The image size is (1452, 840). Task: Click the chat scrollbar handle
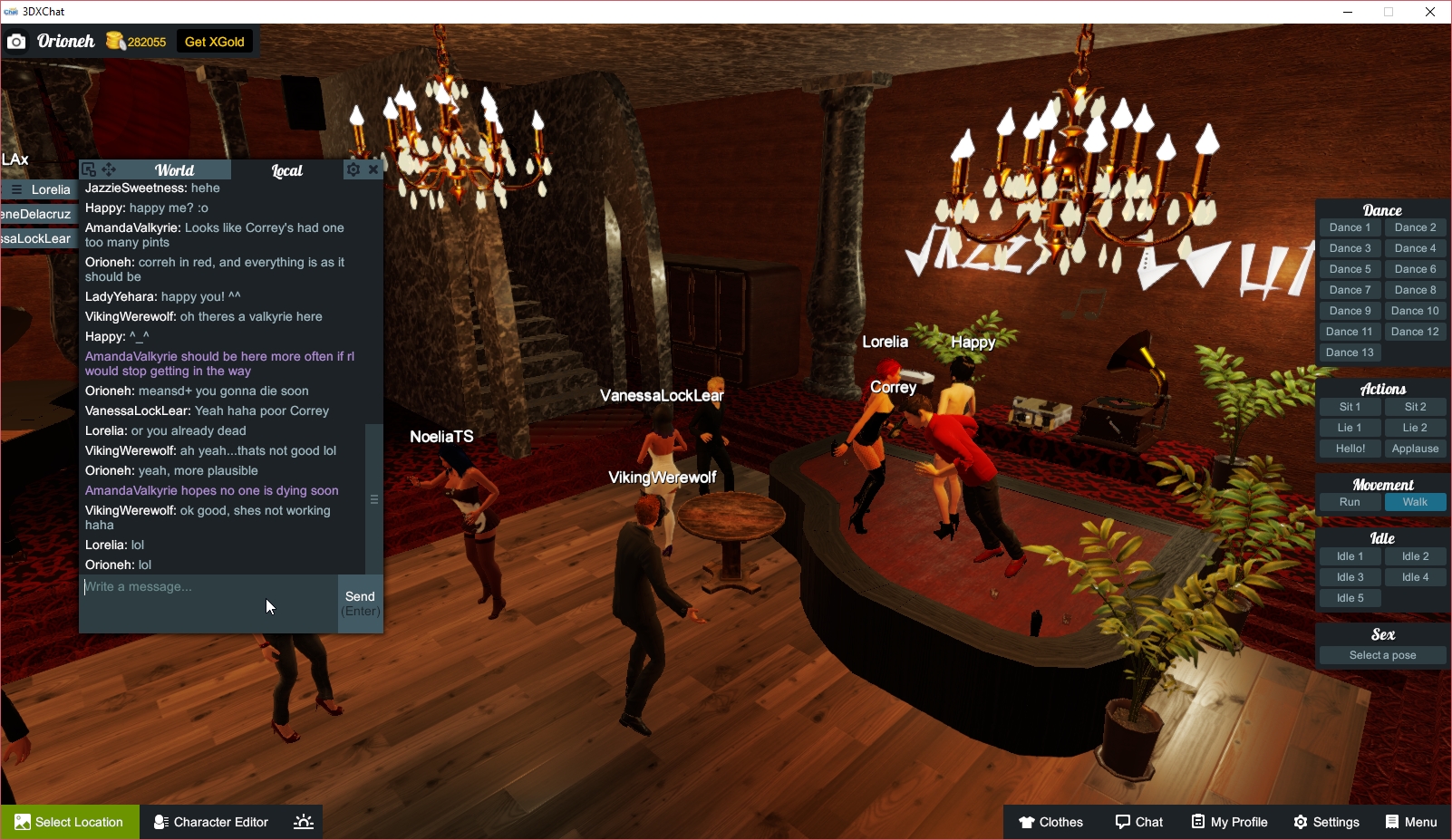373,498
